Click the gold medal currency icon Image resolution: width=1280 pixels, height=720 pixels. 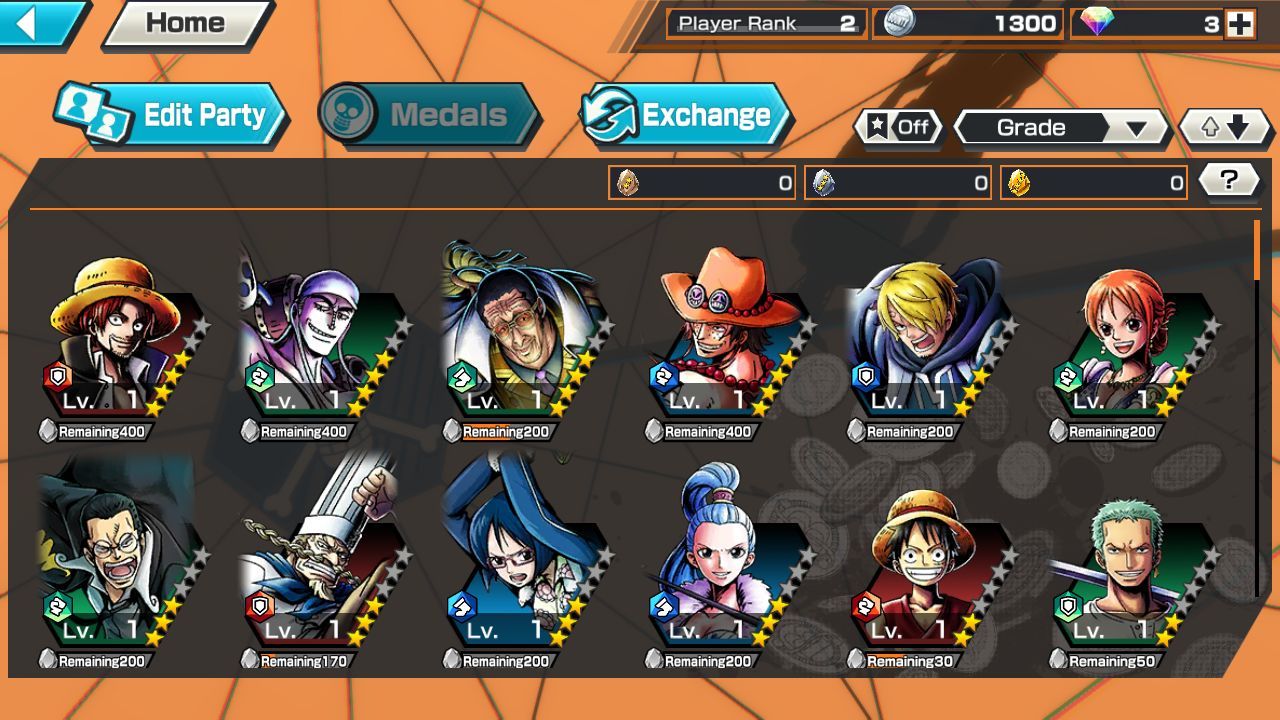[x=1017, y=181]
